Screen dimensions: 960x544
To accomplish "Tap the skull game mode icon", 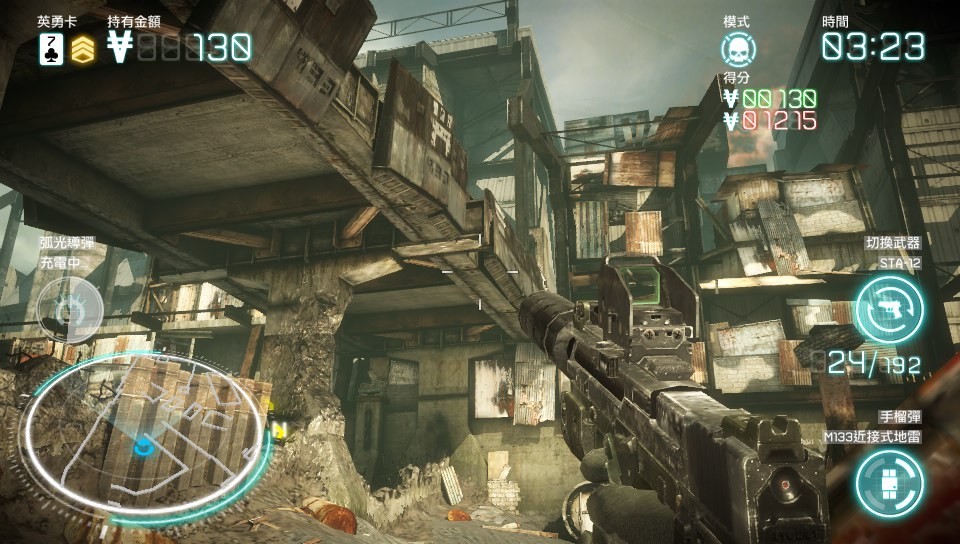I will (739, 49).
